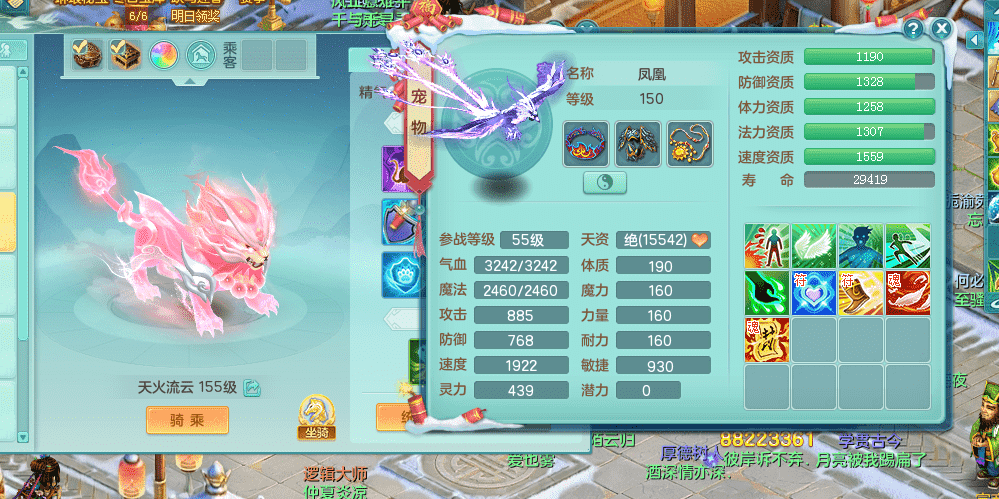Close the phoenix pet info panel
Image resolution: width=999 pixels, height=499 pixels.
pos(941,29)
